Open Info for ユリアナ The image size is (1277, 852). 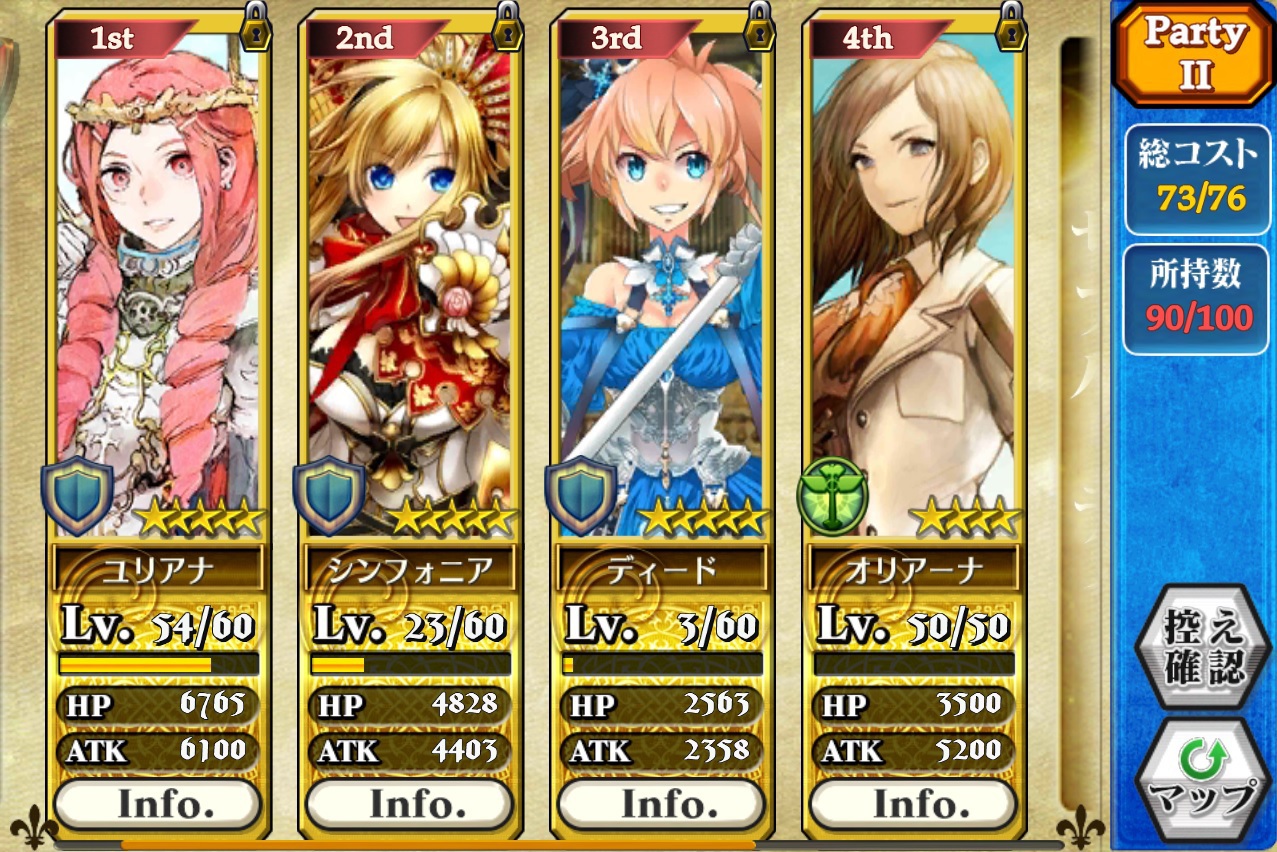click(157, 804)
